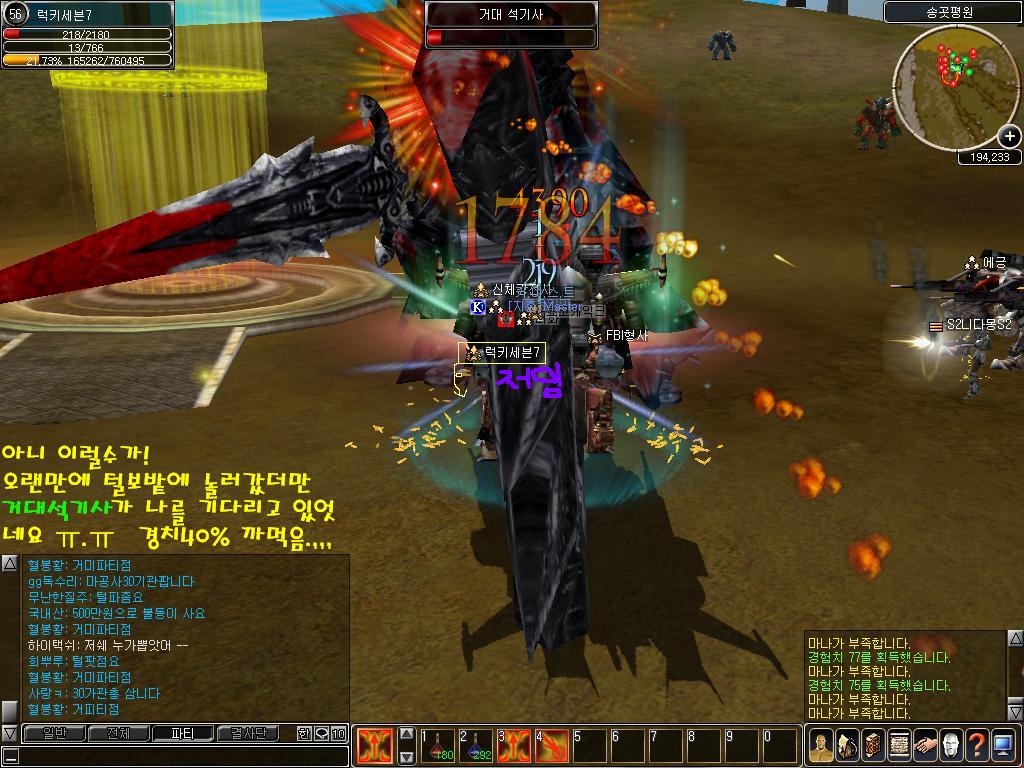Select the 거대 석기사 target frame
1024x768 pixels.
511,24
